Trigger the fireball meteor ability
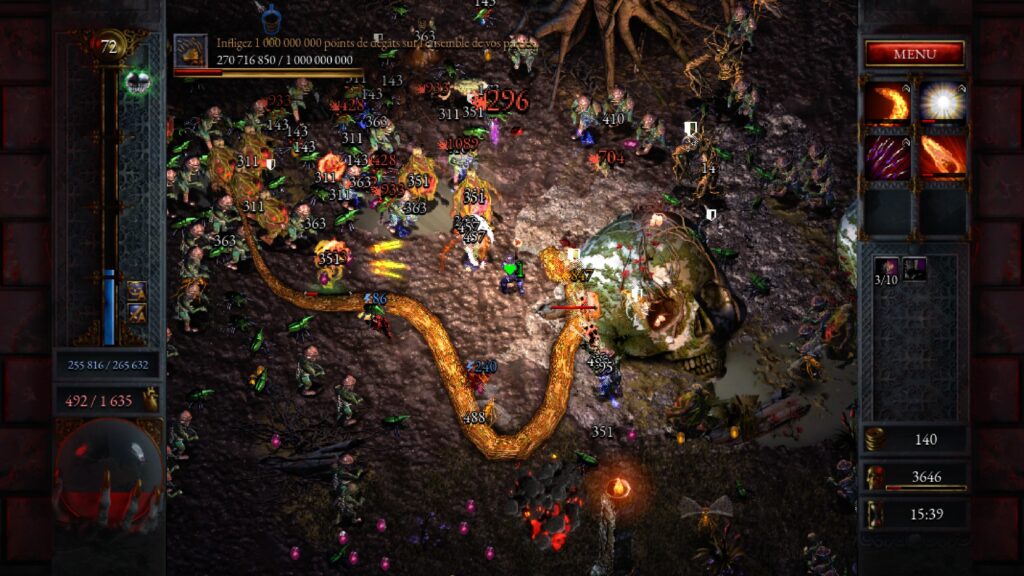 pos(942,157)
